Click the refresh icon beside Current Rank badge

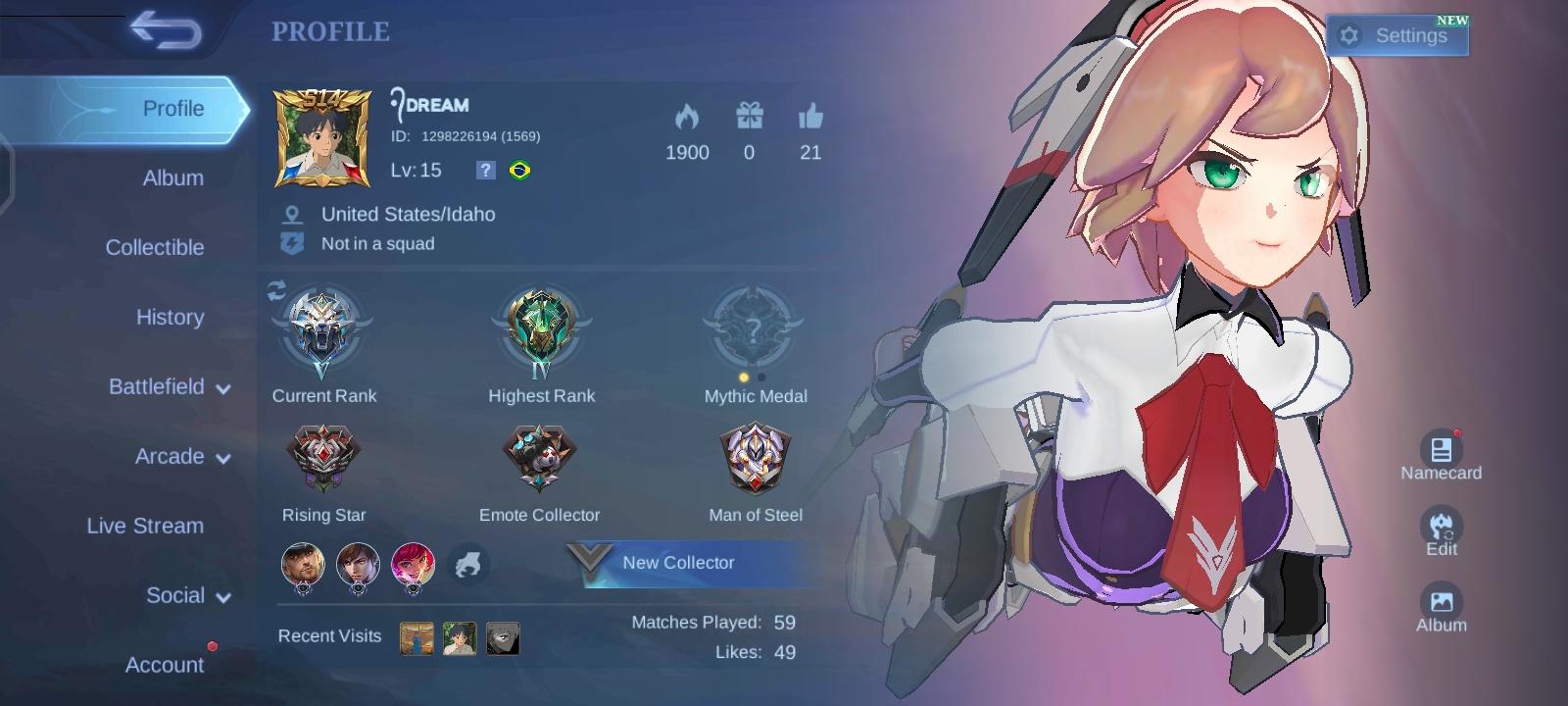(275, 288)
